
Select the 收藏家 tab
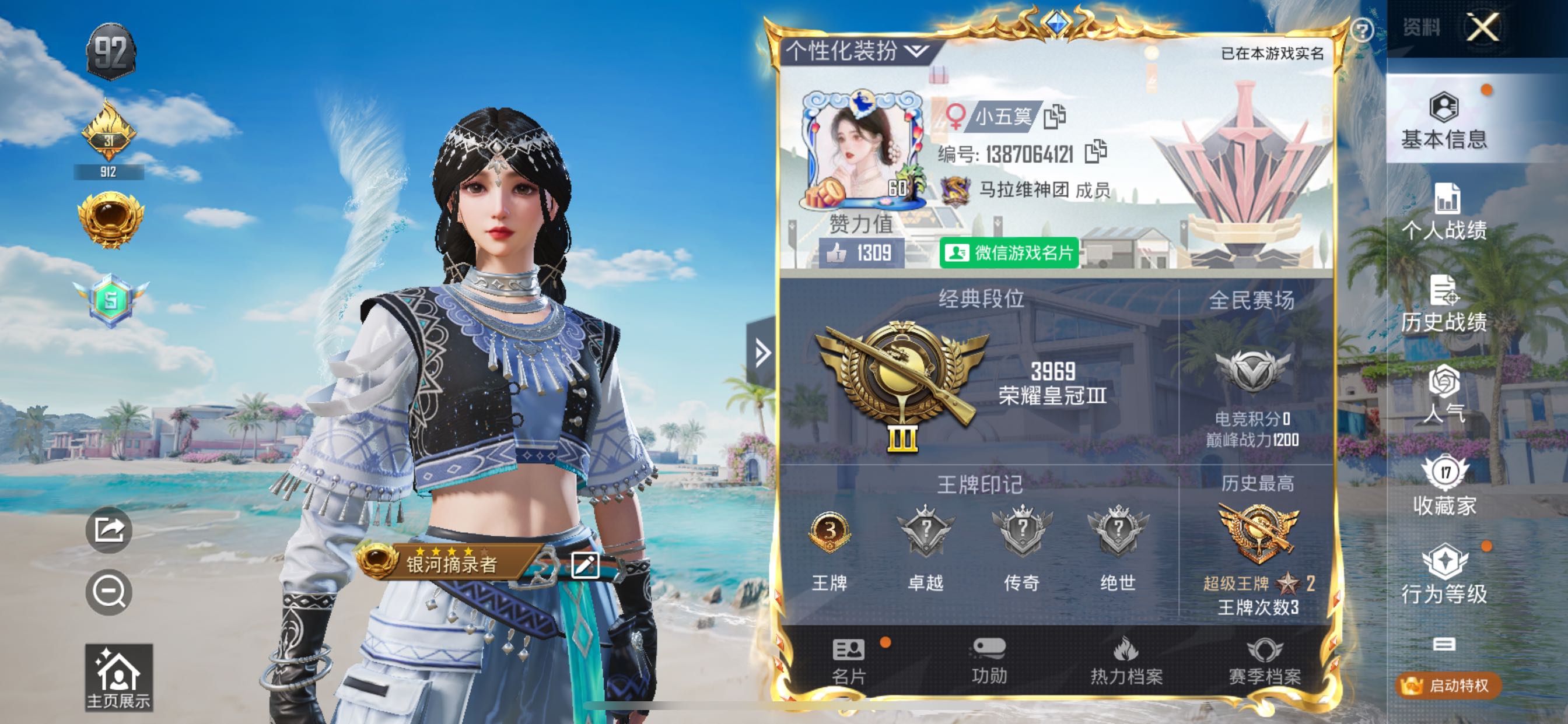(x=1444, y=486)
